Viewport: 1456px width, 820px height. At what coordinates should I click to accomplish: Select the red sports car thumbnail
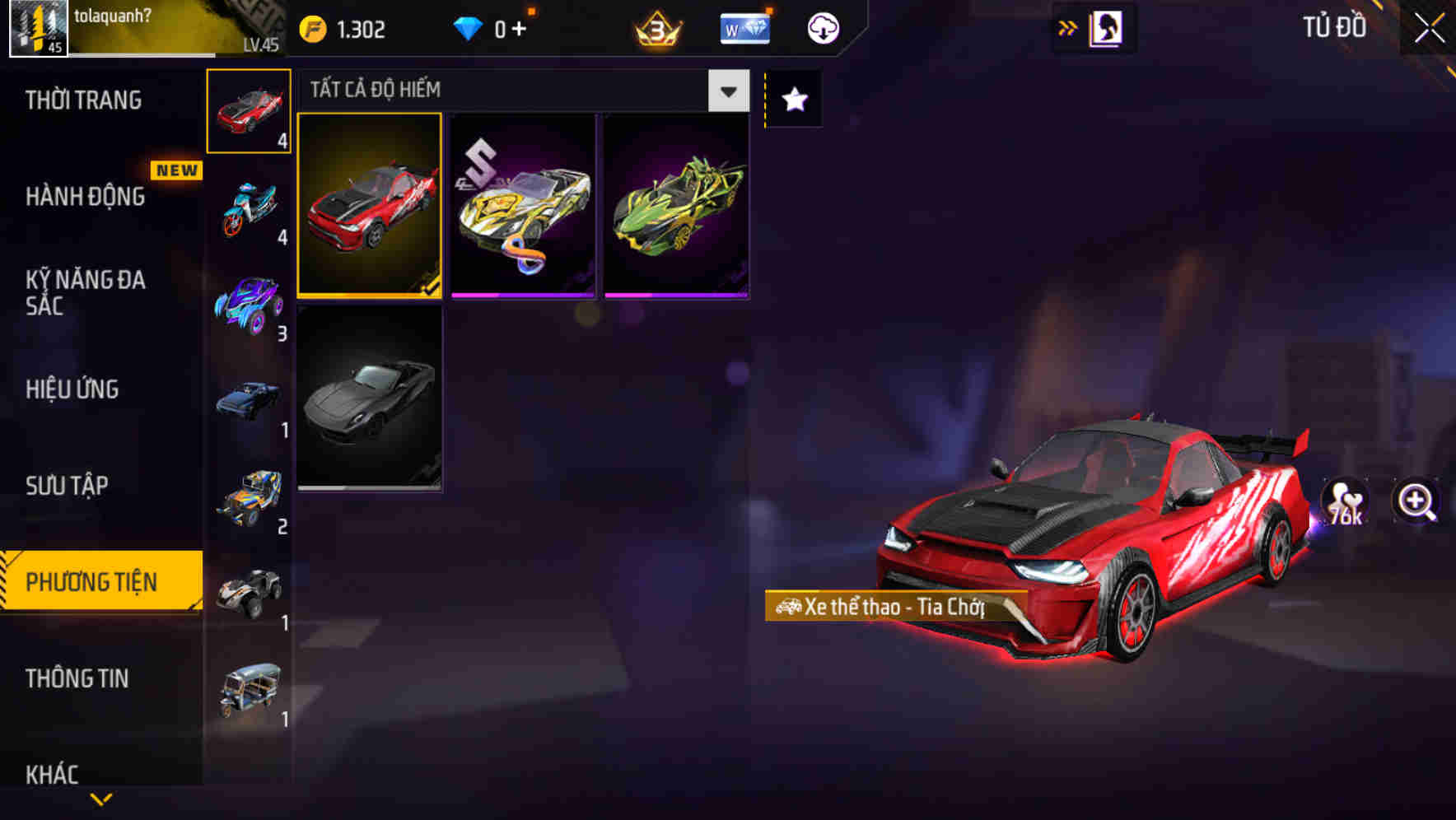370,203
